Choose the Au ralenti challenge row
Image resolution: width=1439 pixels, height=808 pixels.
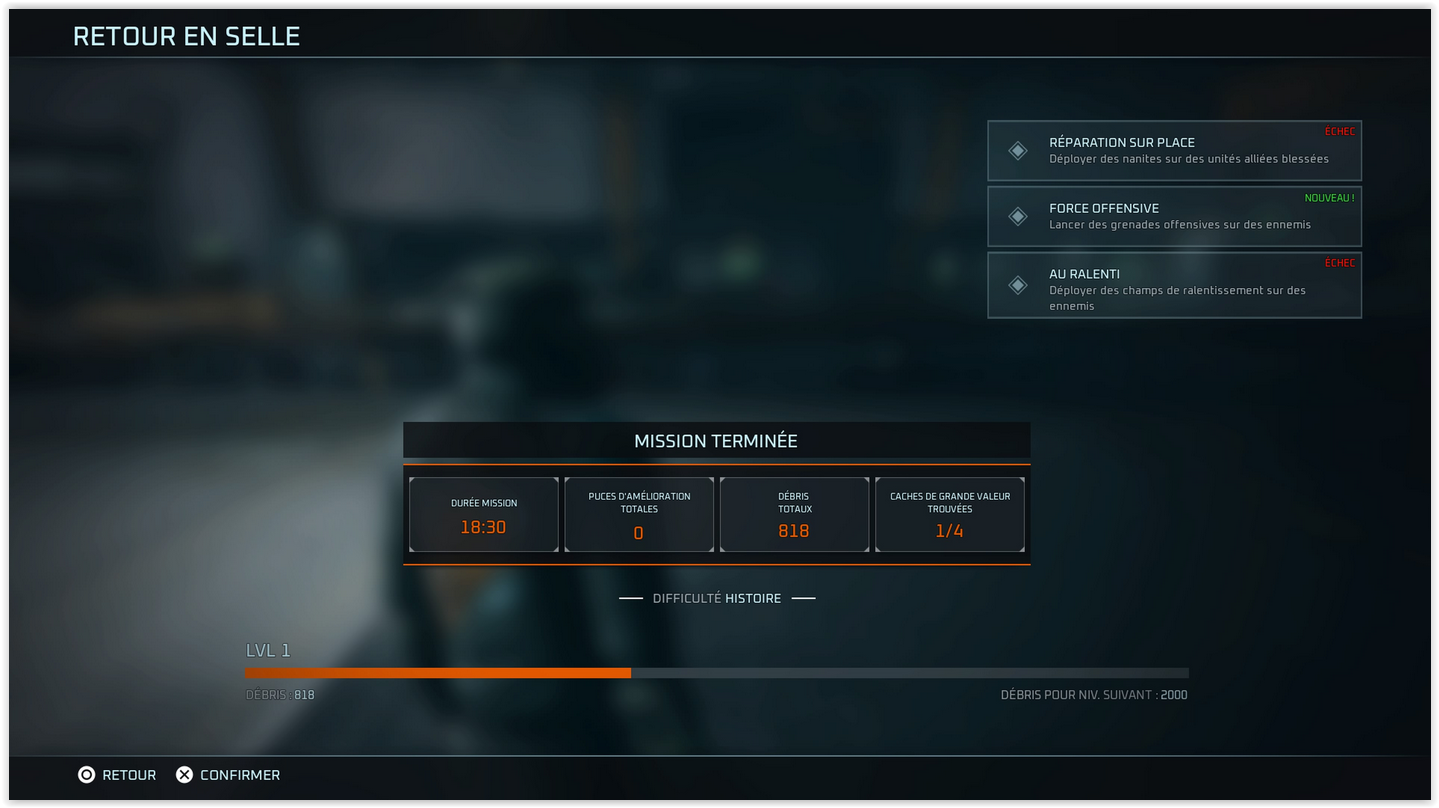click(1174, 285)
